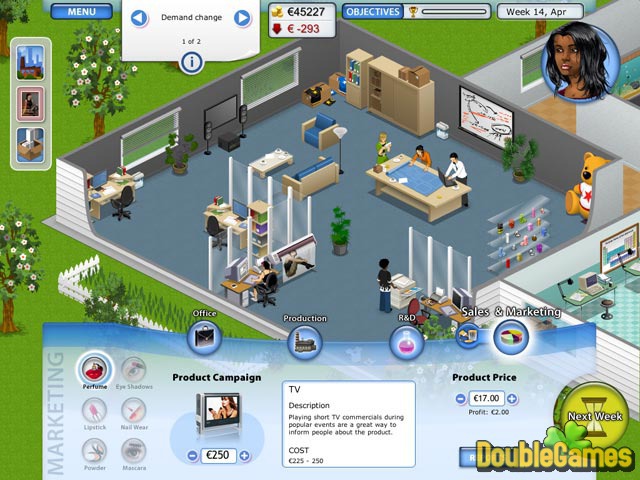Raise the product price

click(511, 398)
